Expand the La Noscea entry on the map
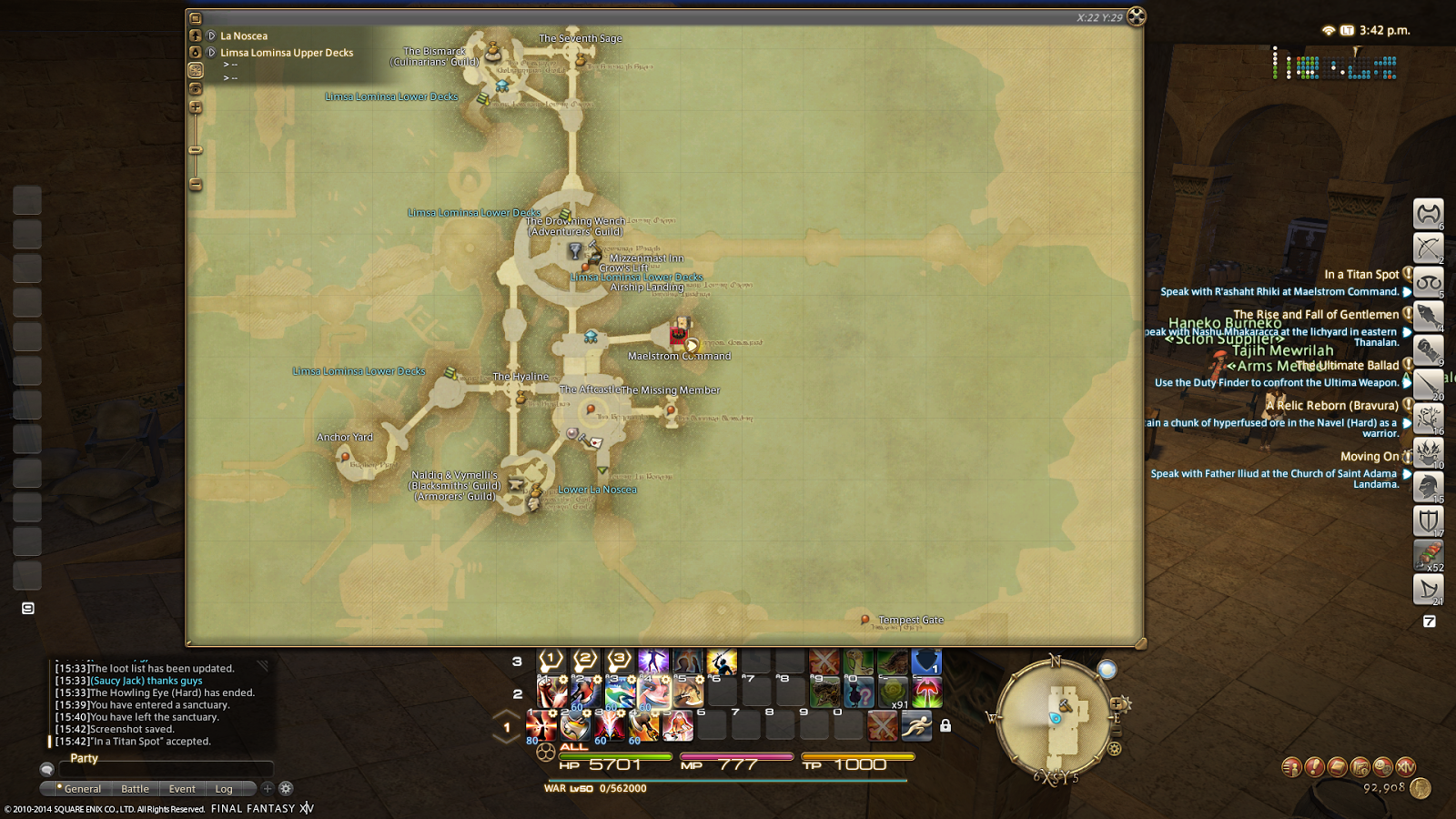The image size is (1456, 819). [x=210, y=35]
